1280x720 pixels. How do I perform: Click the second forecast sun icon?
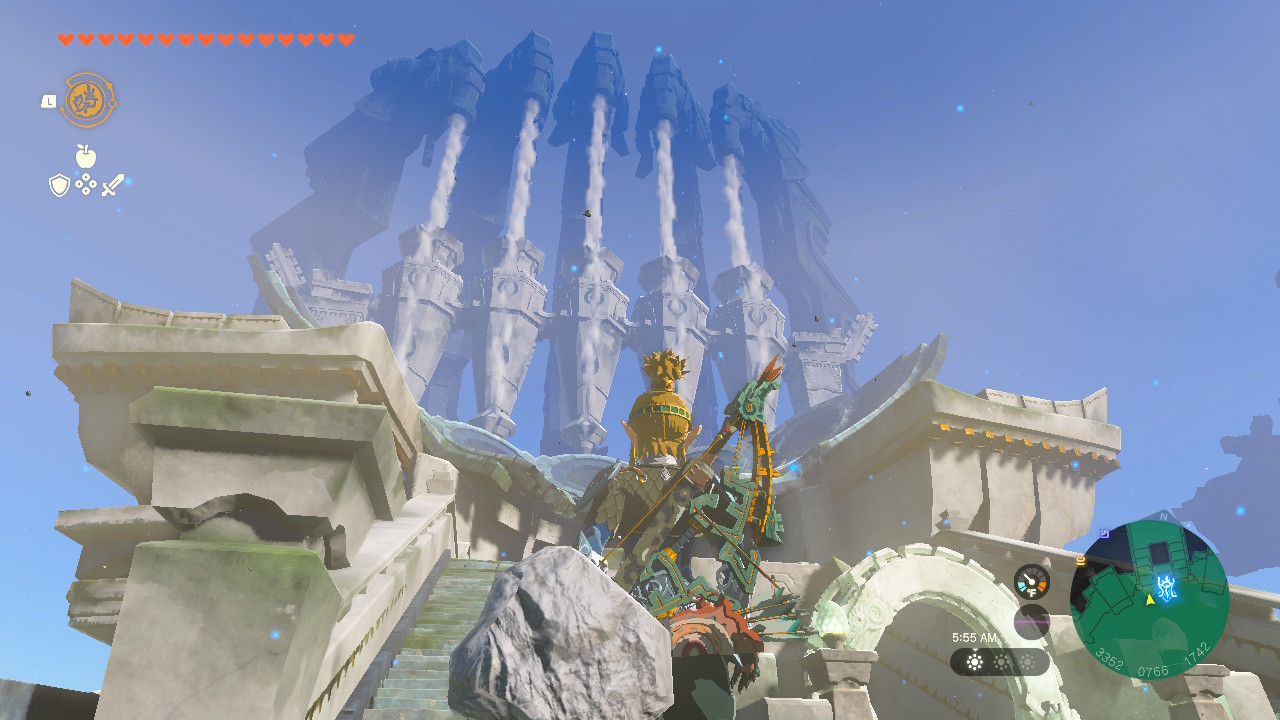(x=1001, y=662)
